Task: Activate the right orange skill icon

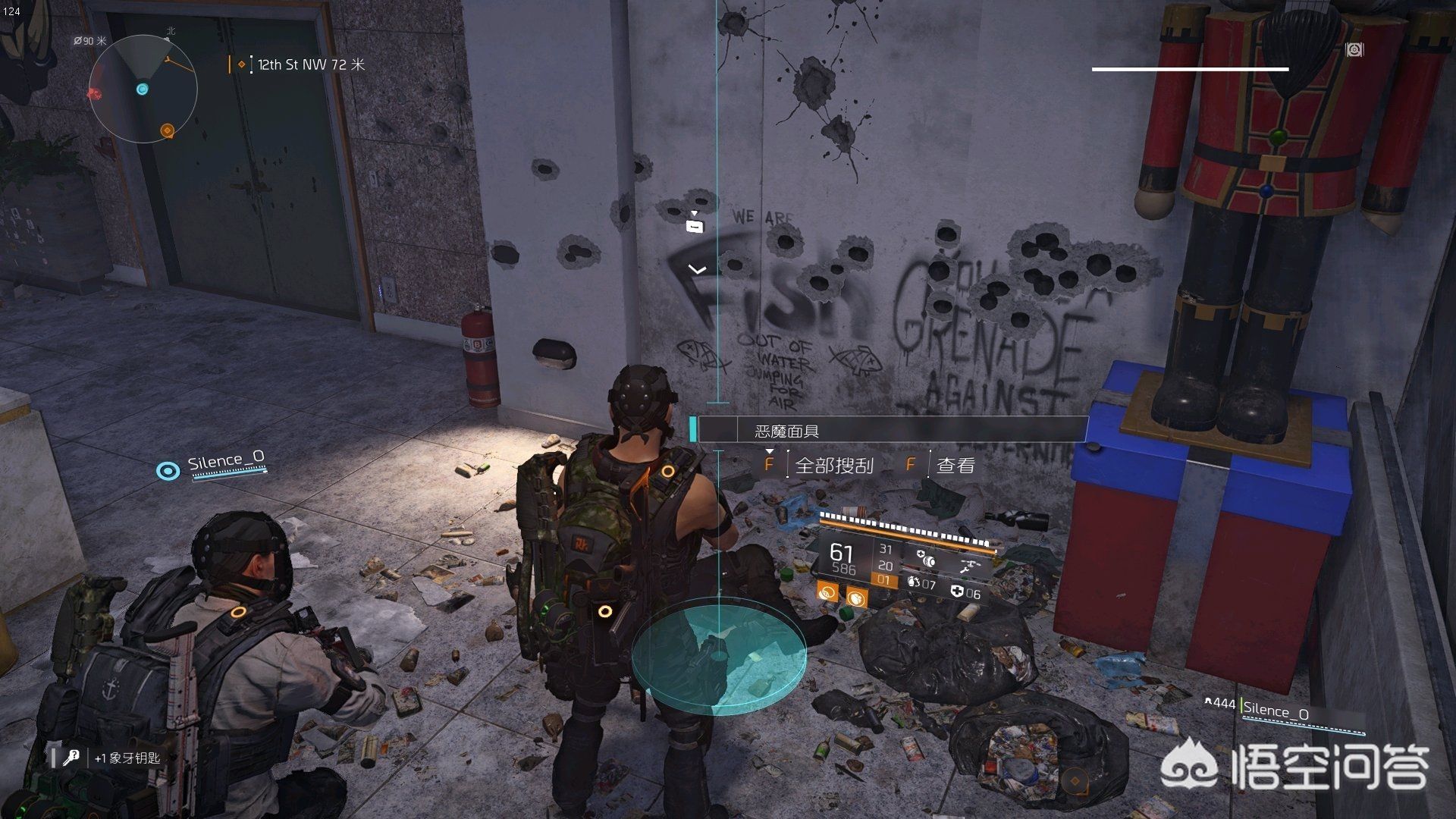Action: click(x=855, y=598)
